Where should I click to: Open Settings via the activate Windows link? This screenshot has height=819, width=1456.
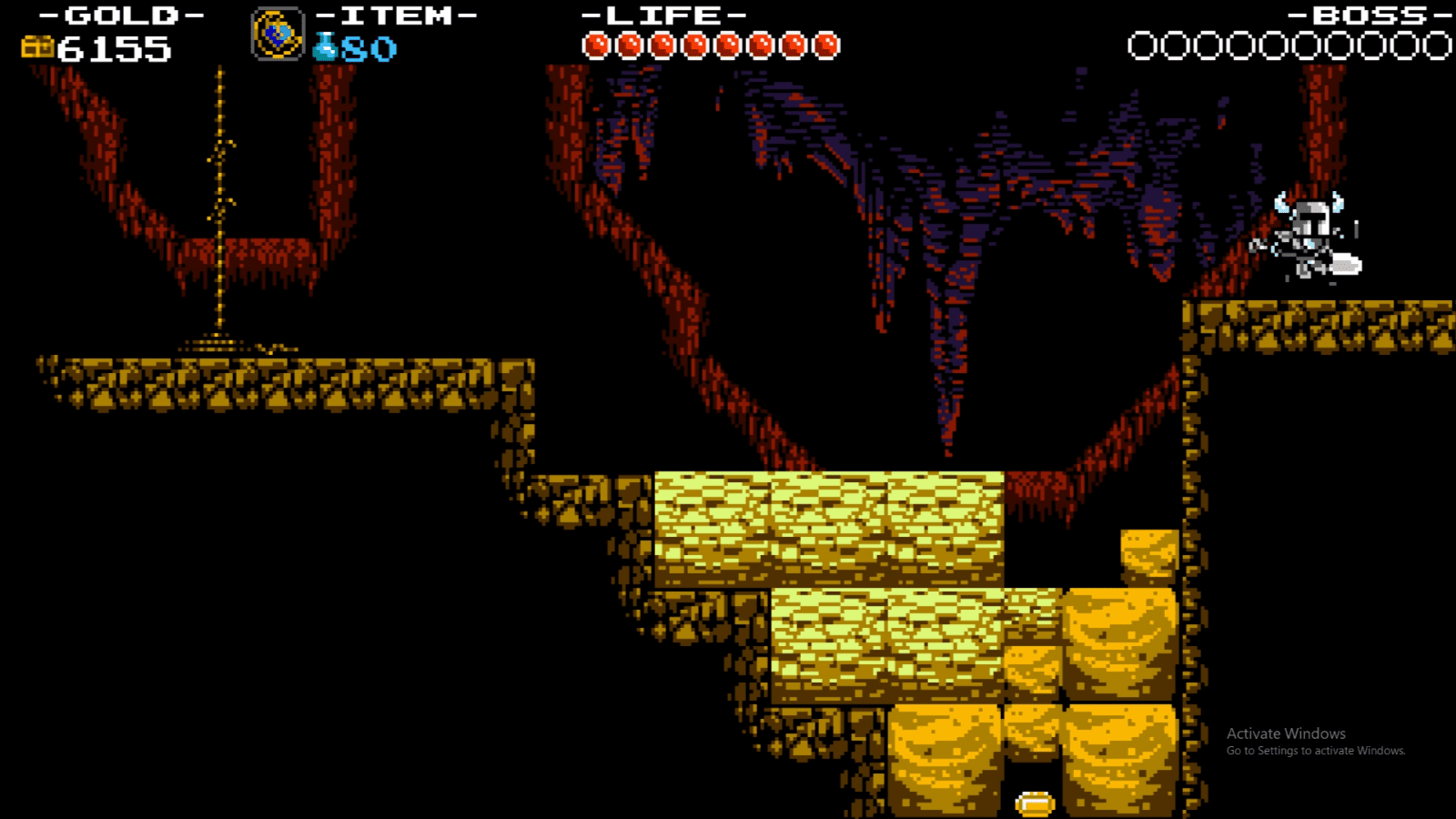coord(1314,753)
